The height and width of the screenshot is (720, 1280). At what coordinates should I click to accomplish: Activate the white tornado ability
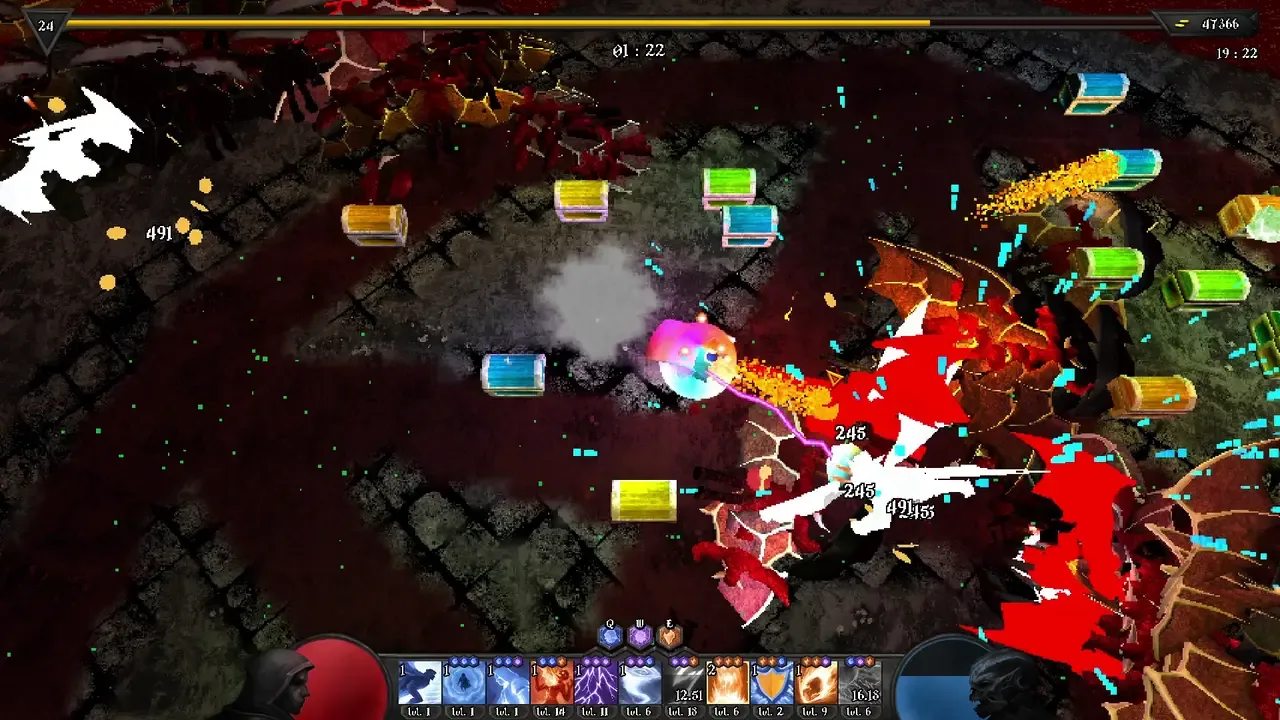point(640,684)
